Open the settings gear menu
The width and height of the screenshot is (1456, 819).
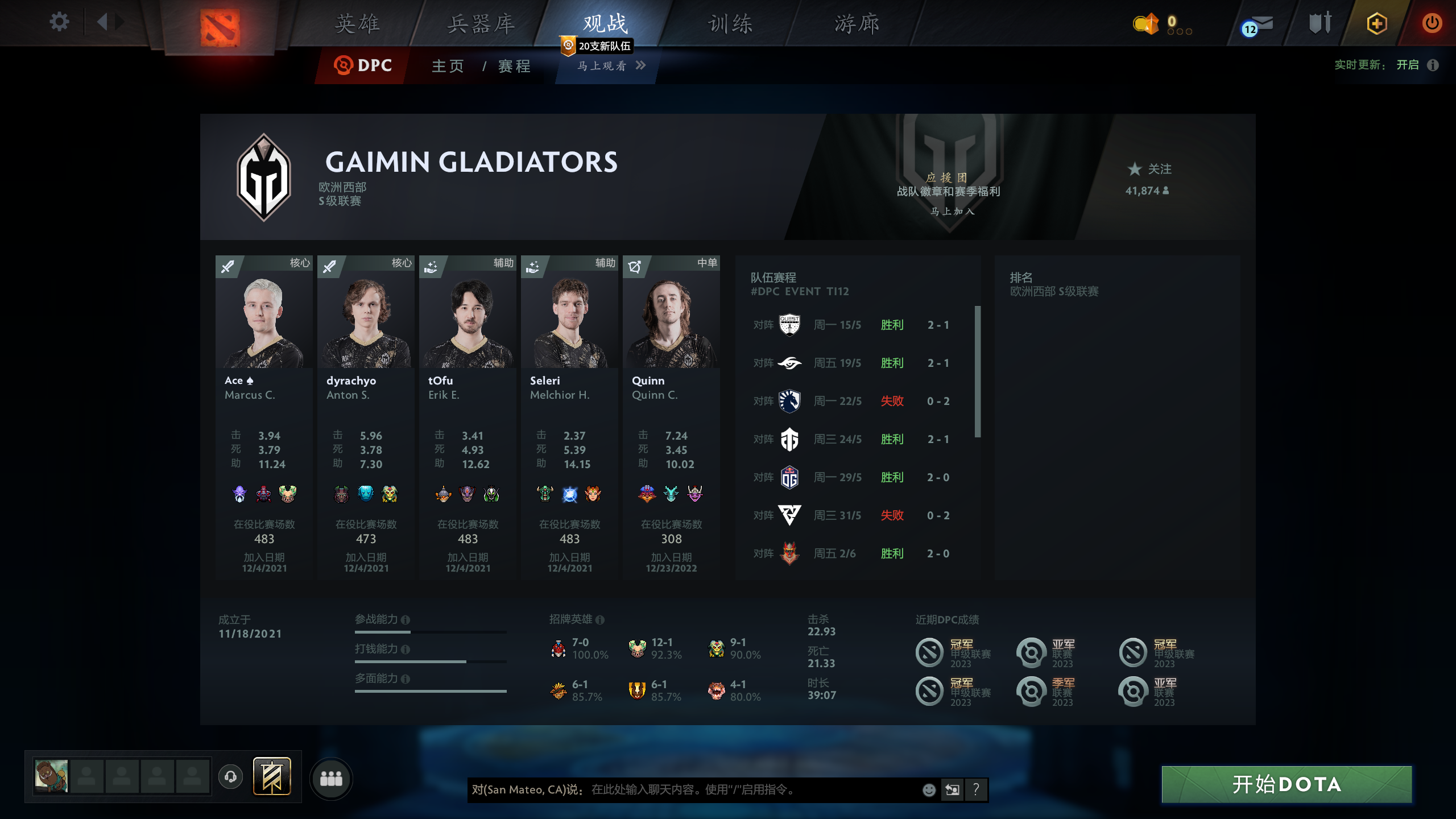[x=59, y=23]
